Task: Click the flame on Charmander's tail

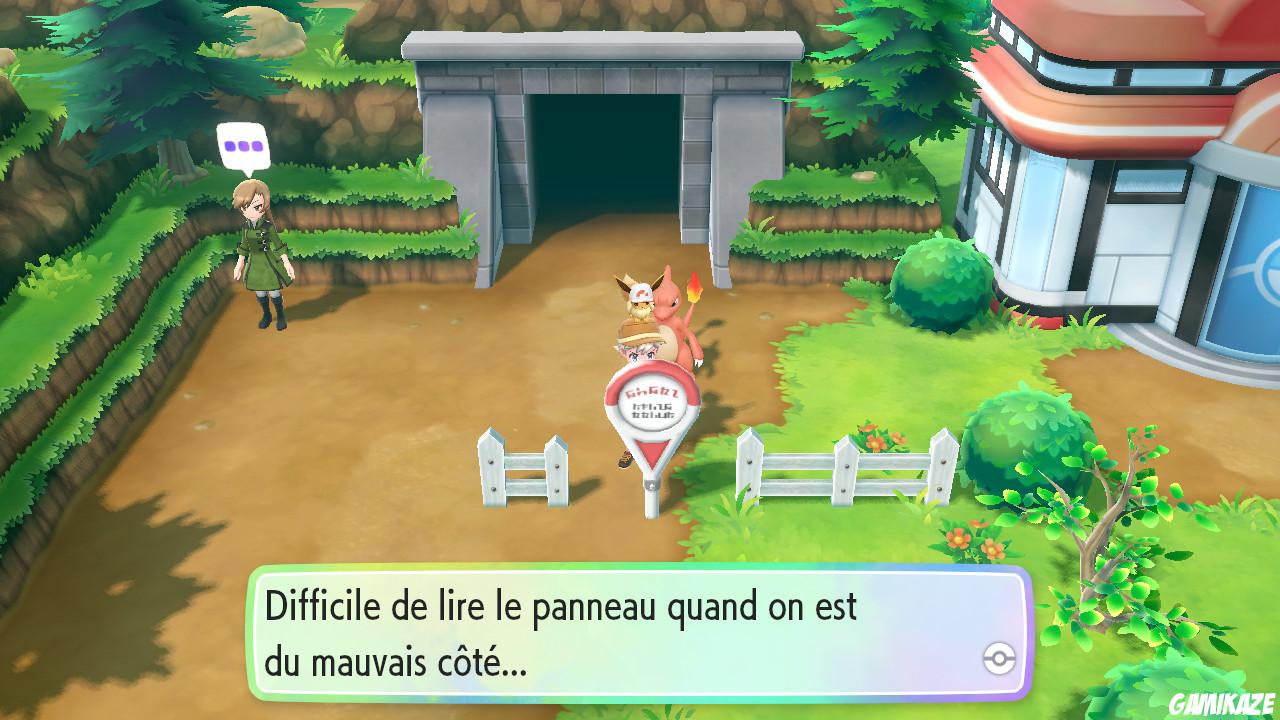Action: coord(697,288)
